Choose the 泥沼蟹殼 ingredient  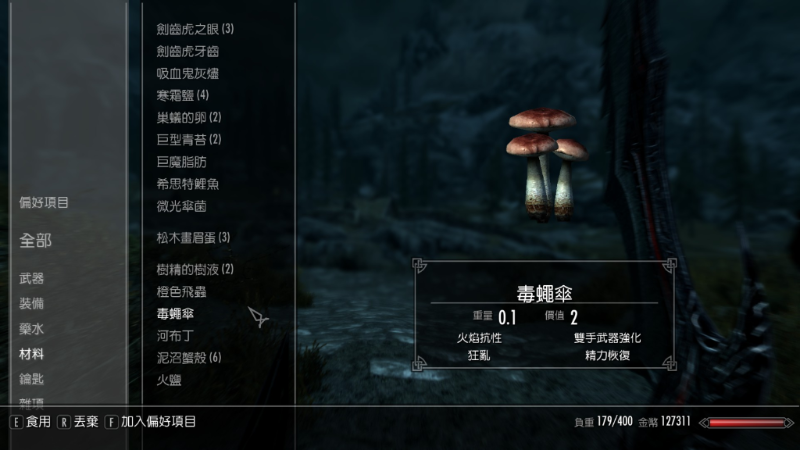[x=188, y=358]
